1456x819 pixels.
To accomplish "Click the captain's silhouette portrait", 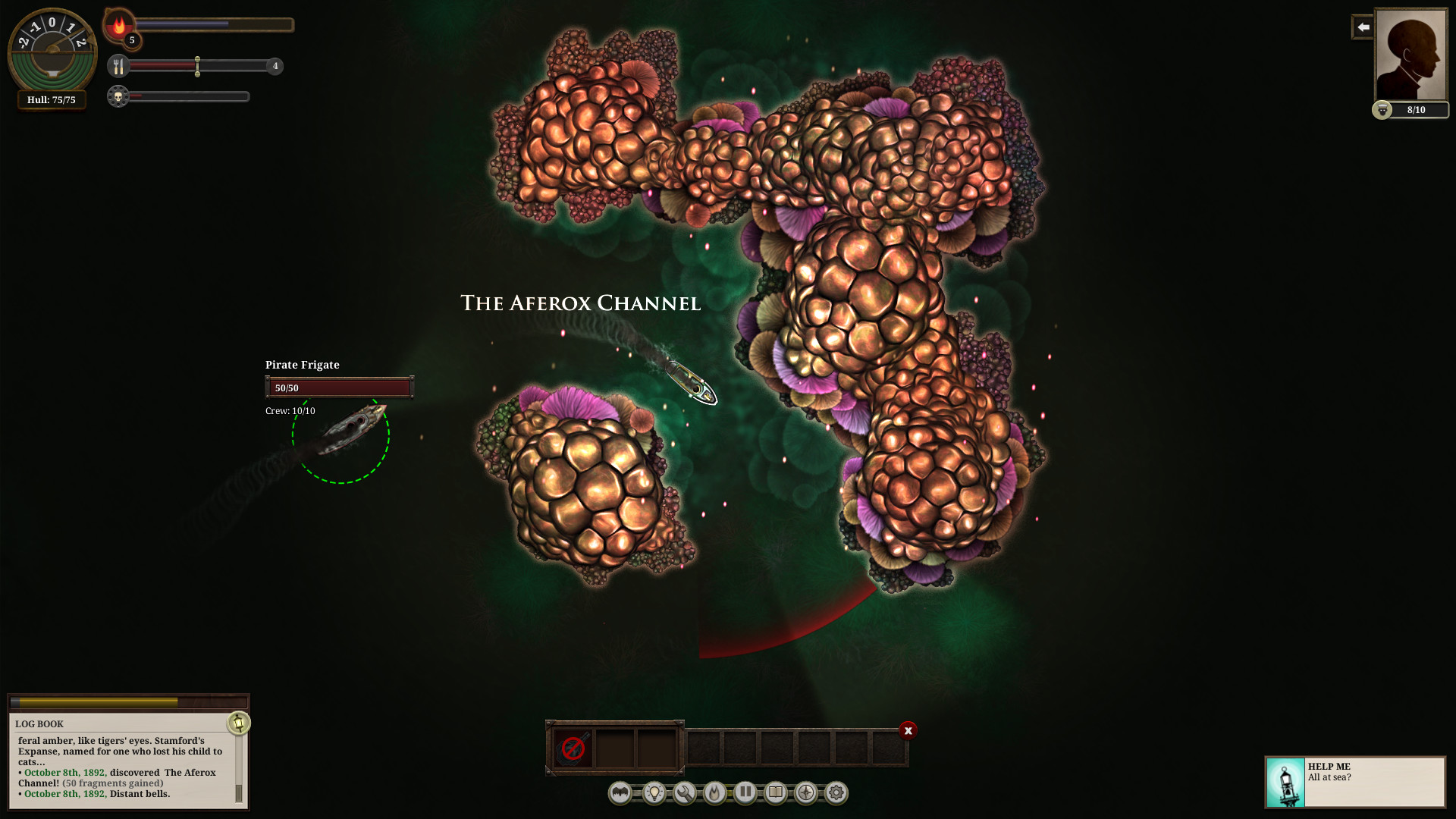I will (1410, 55).
